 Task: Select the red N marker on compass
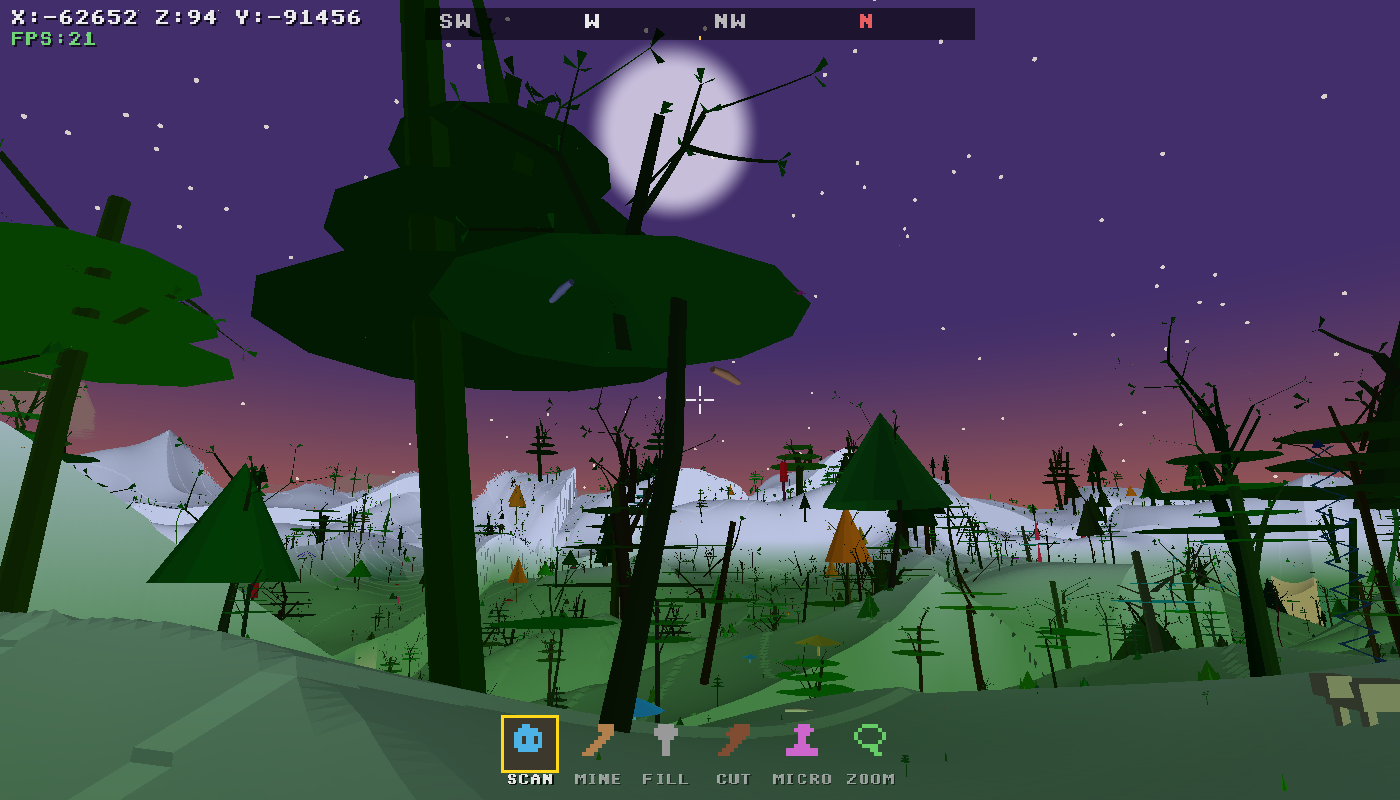[866, 23]
